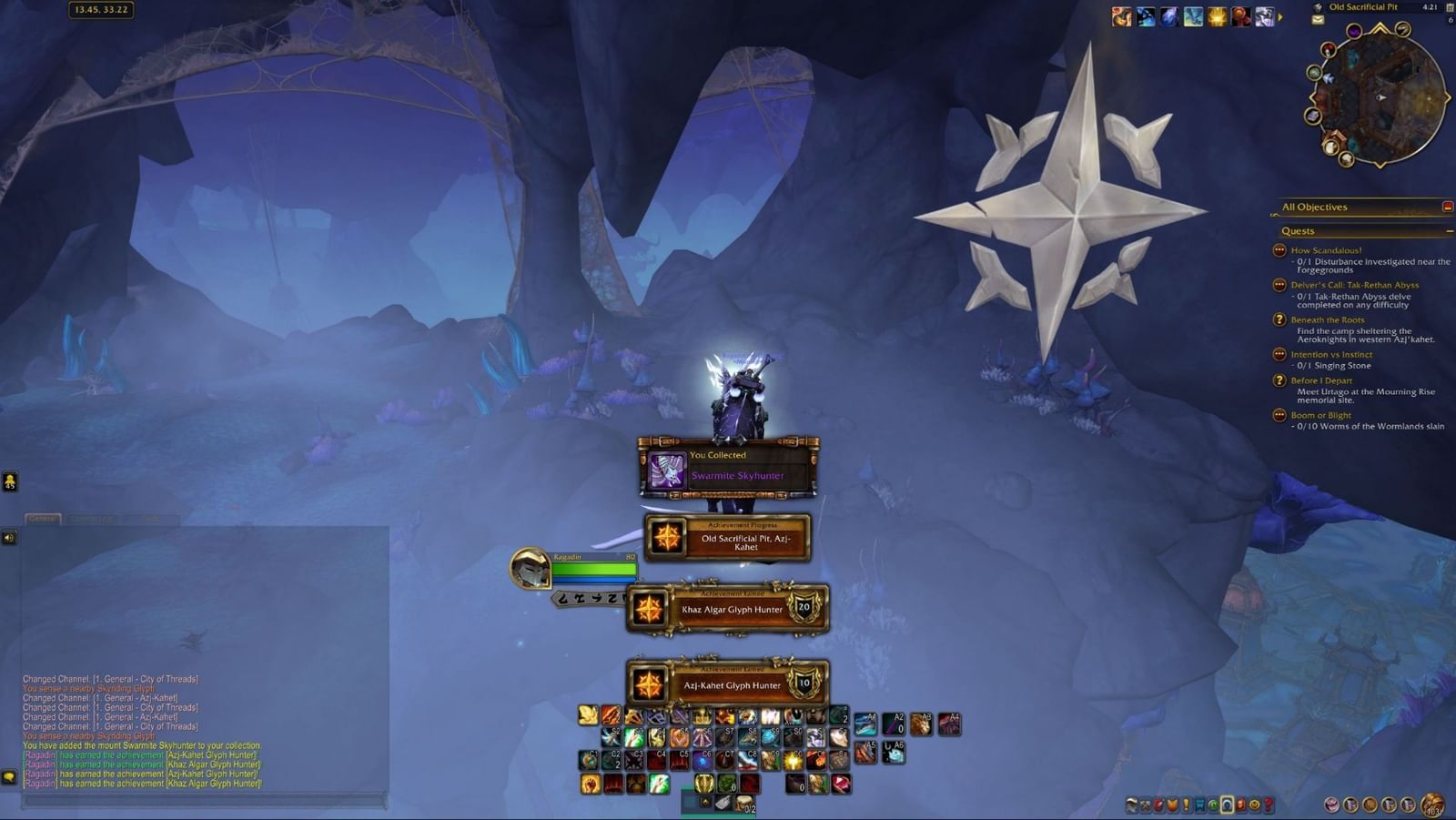The image size is (1456, 820).
Task: Switch to the Combat Log chat tab
Action: coord(91,519)
